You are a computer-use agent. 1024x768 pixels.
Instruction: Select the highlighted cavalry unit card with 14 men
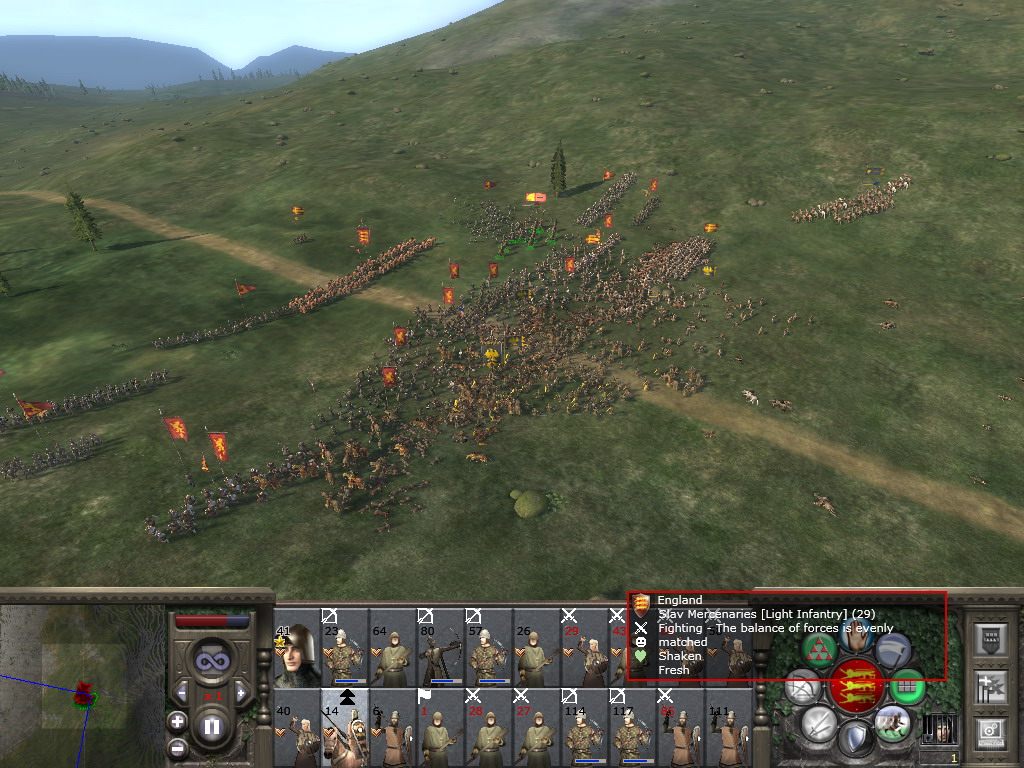pos(344,728)
